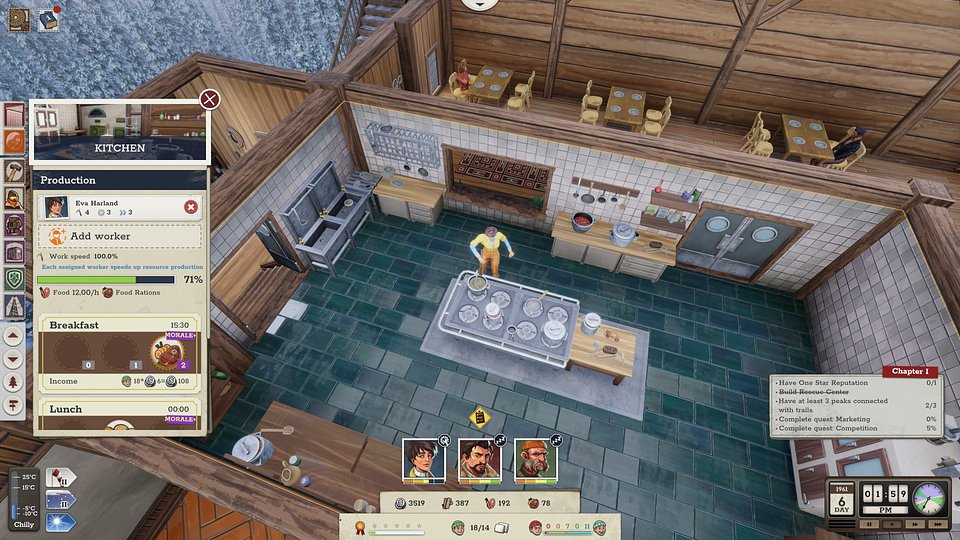Screen dimensions: 960x540
Task: Select the dark-haired woman character portrait
Action: [x=423, y=459]
